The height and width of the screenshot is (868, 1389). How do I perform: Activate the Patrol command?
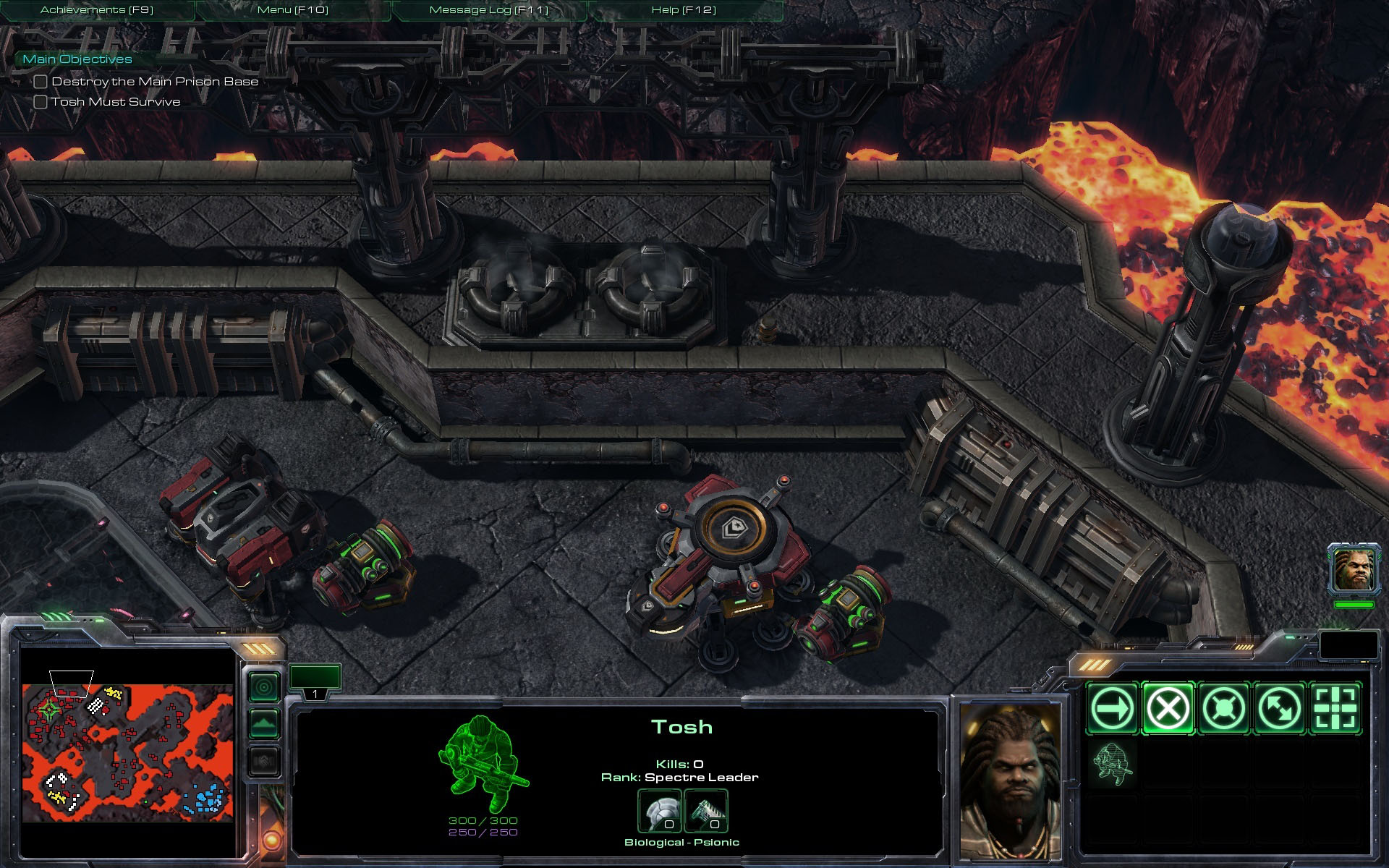(x=1279, y=708)
